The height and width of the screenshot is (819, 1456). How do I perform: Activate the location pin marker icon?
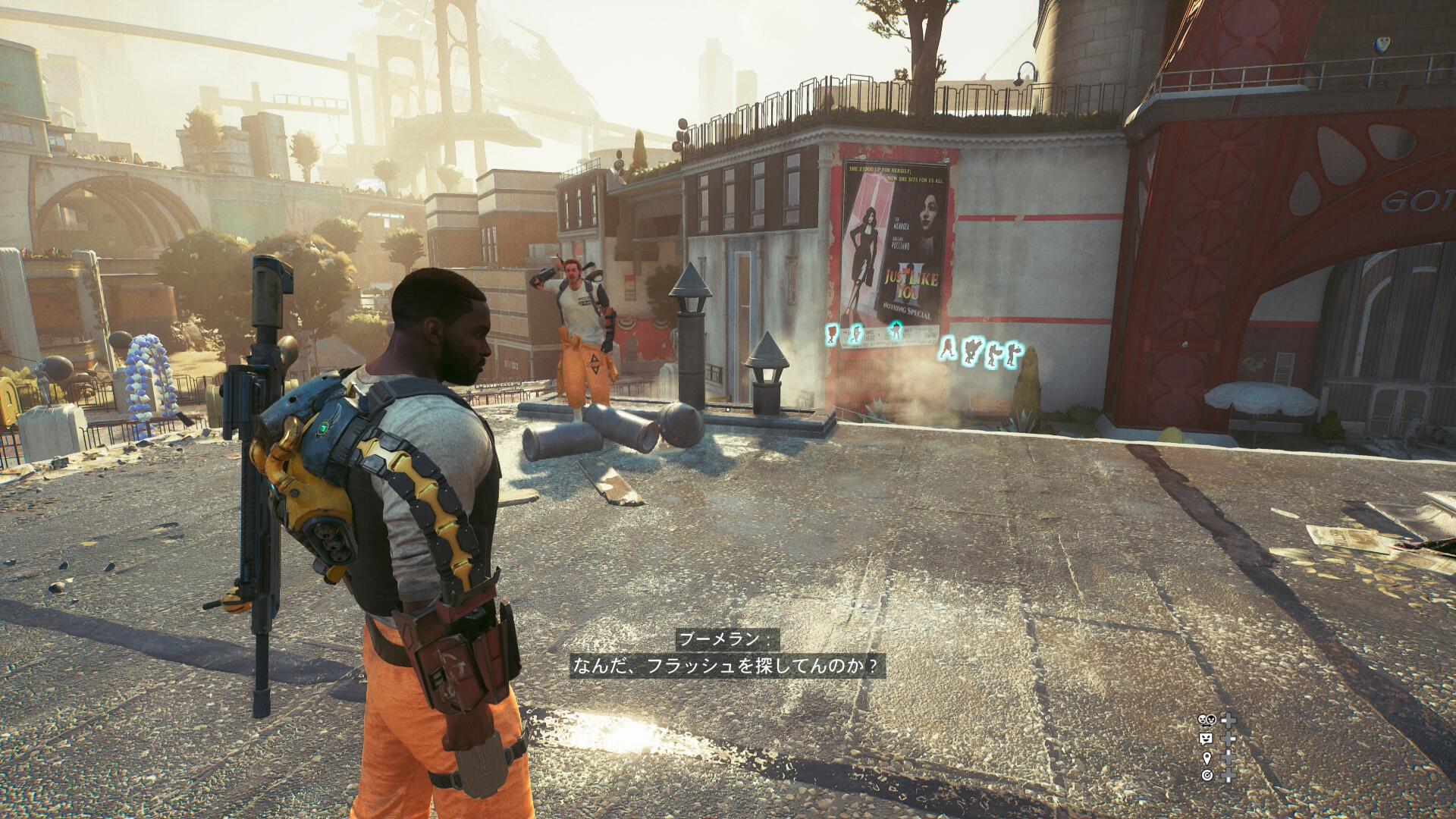[1207, 758]
